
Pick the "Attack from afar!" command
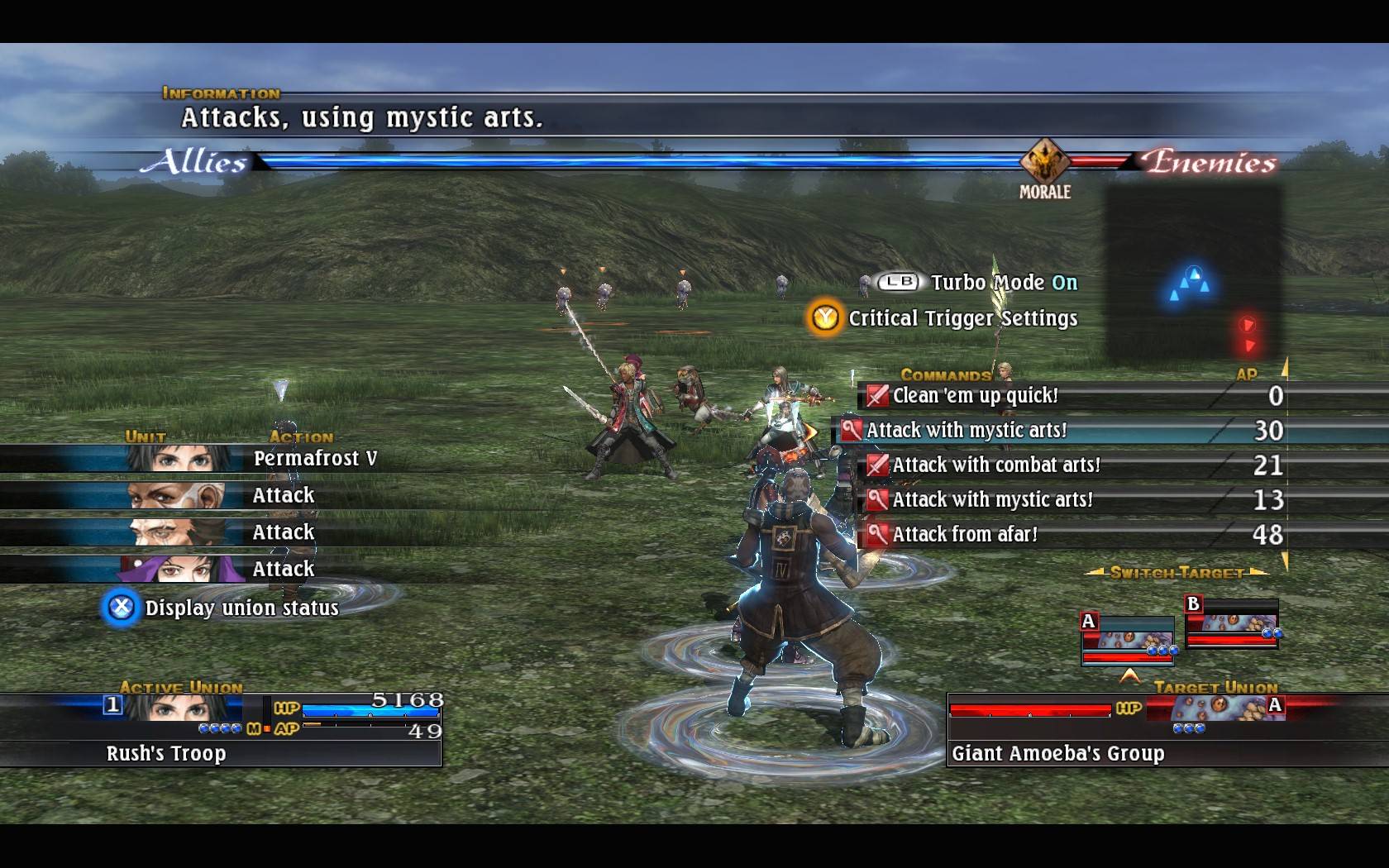click(x=964, y=535)
